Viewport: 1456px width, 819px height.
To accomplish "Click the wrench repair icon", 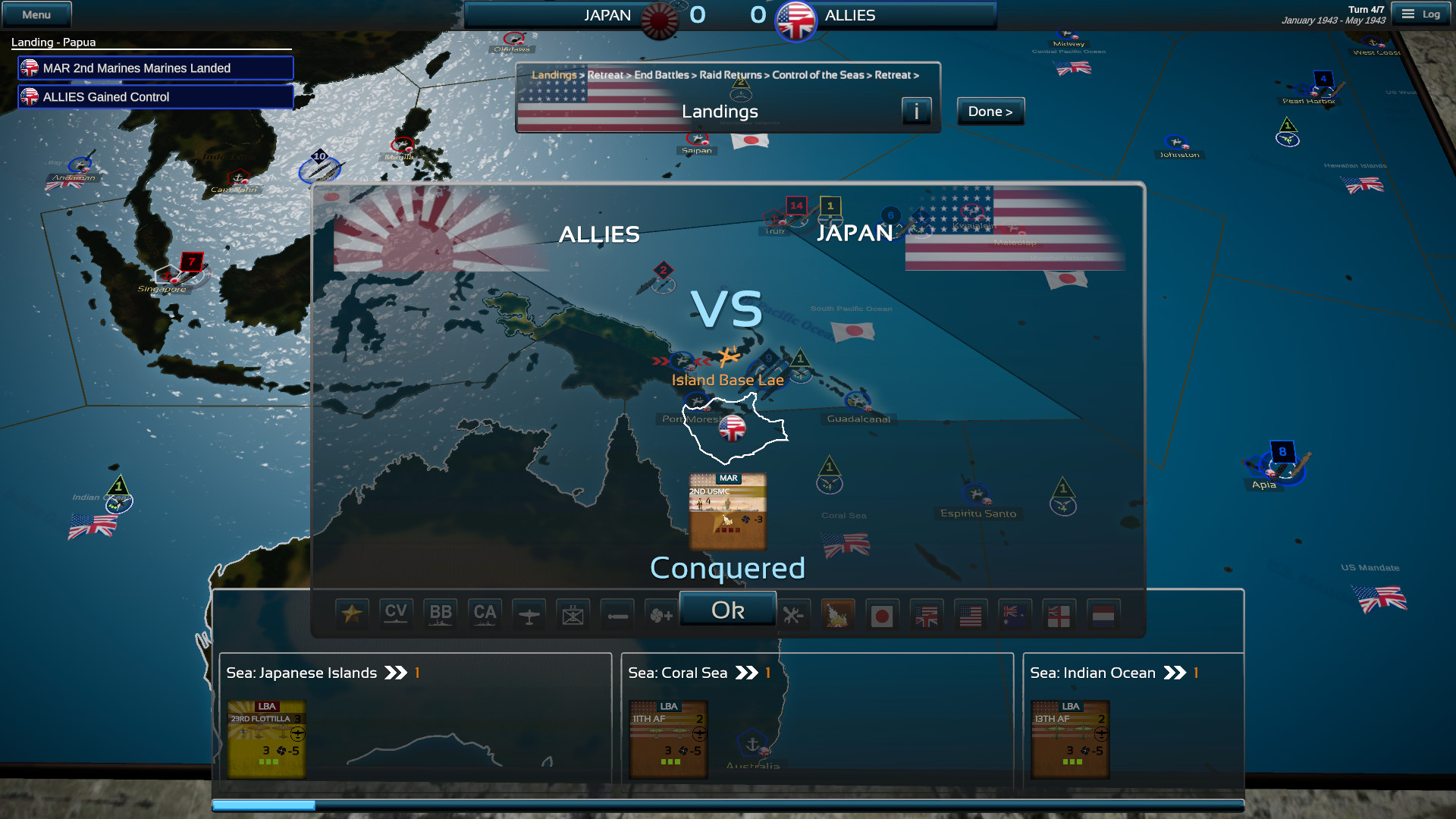I will pyautogui.click(x=793, y=613).
